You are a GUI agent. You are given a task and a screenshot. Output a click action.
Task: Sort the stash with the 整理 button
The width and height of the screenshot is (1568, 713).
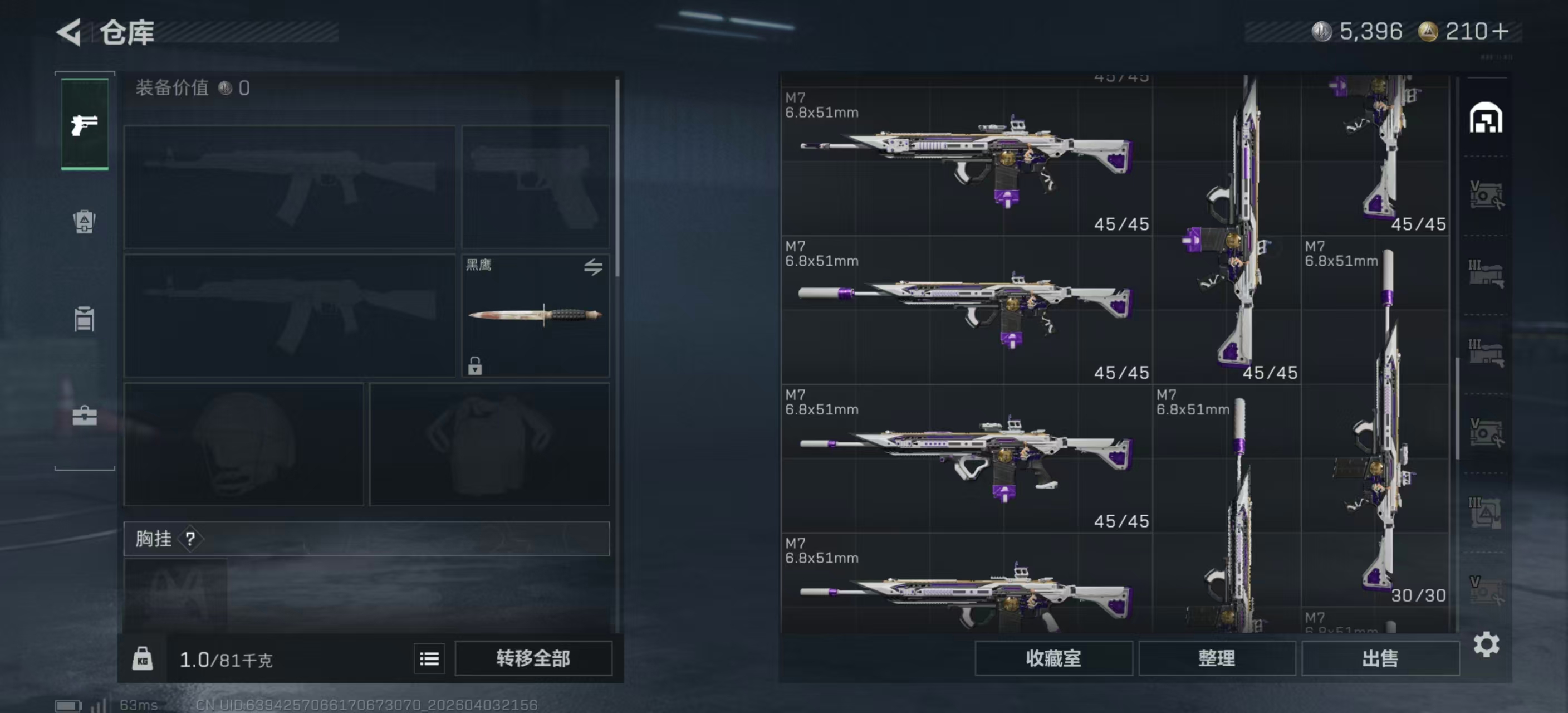coord(1216,658)
